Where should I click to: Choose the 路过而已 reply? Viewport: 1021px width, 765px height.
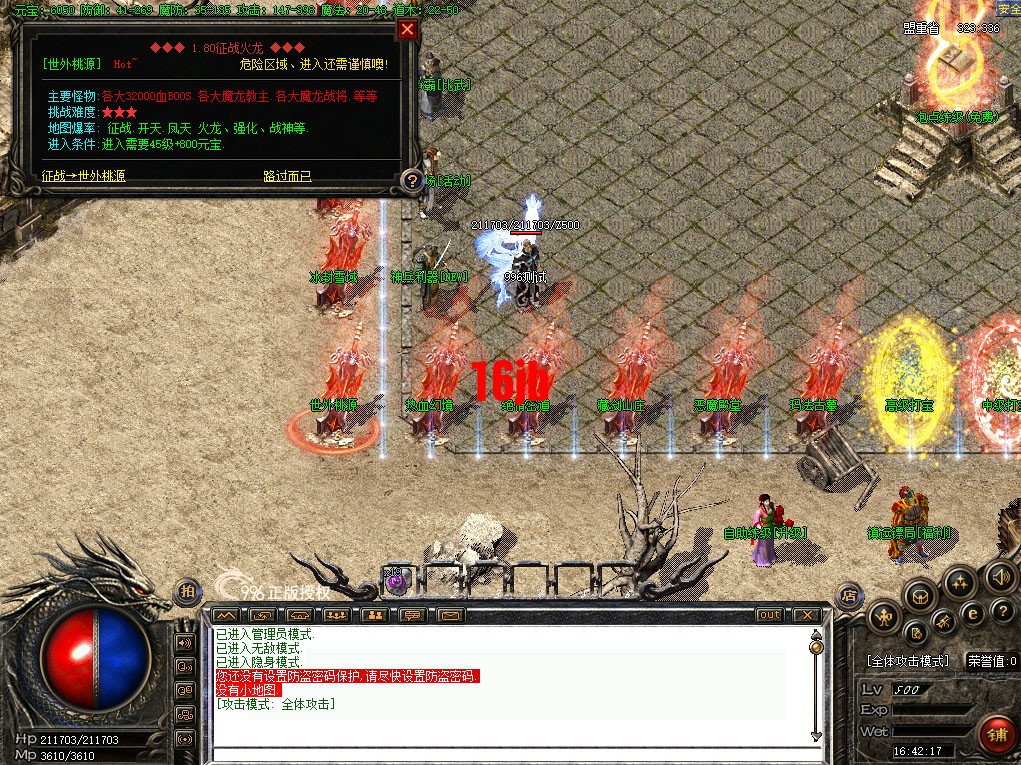(x=287, y=176)
